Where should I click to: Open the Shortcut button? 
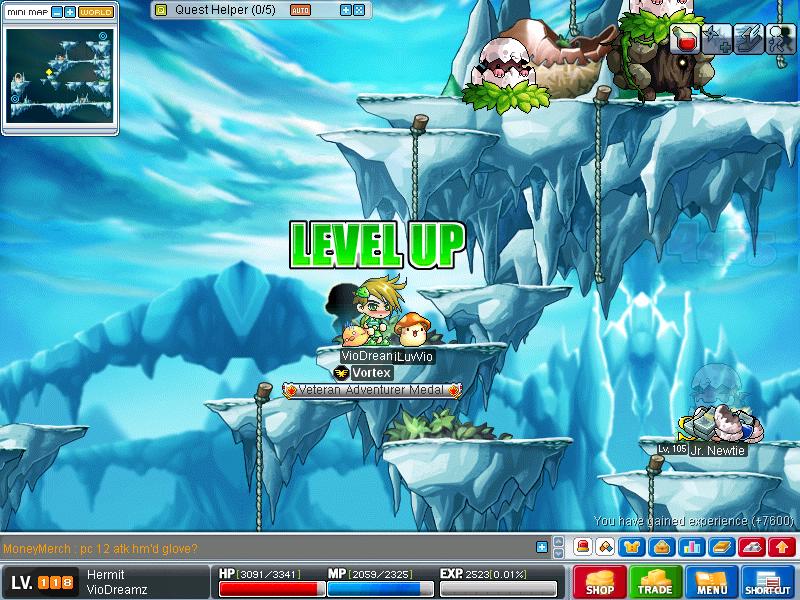point(768,582)
